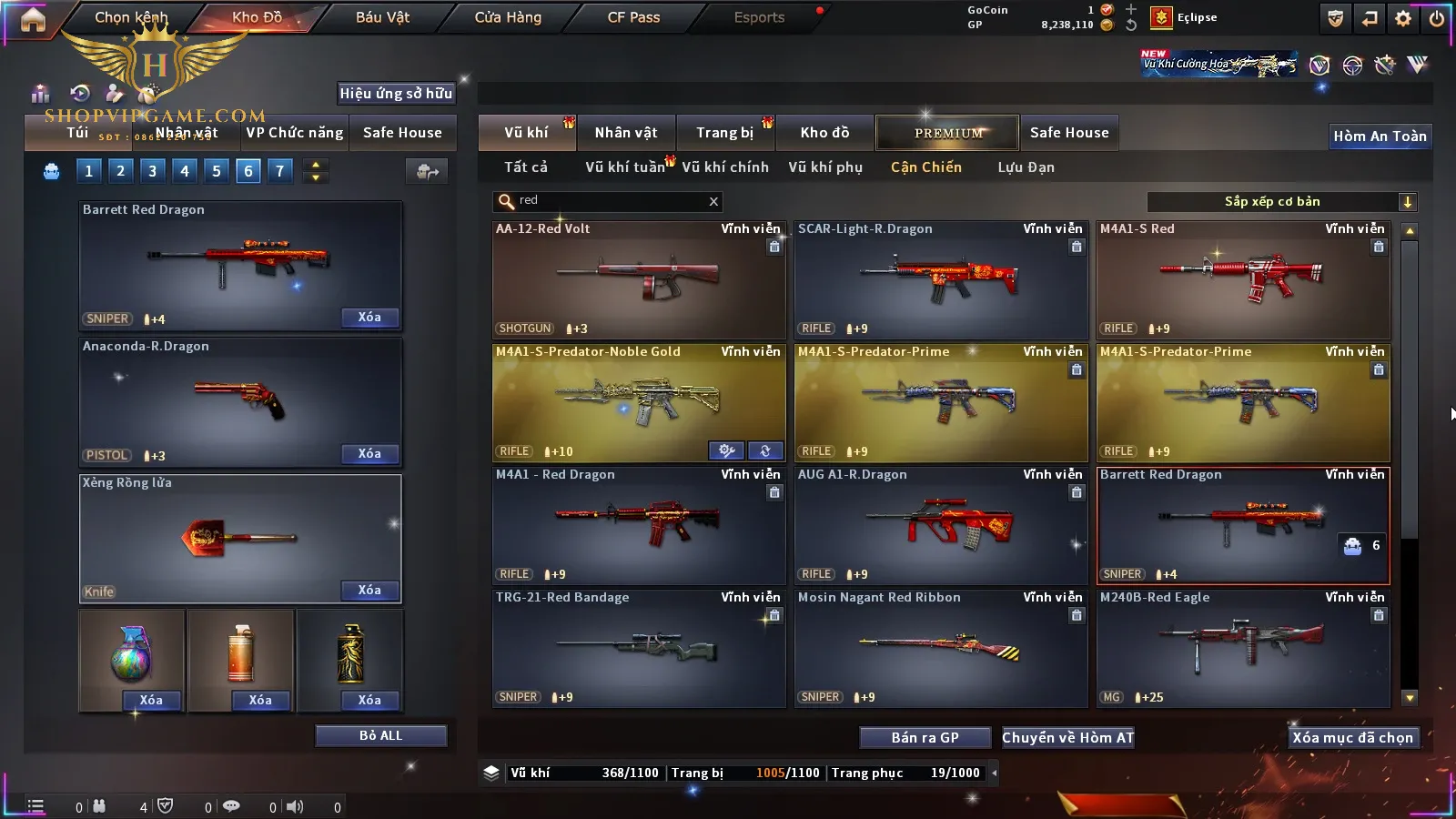Open the Hòm An Toàn safe box
Screen dimensions: 1456x819
[1380, 136]
